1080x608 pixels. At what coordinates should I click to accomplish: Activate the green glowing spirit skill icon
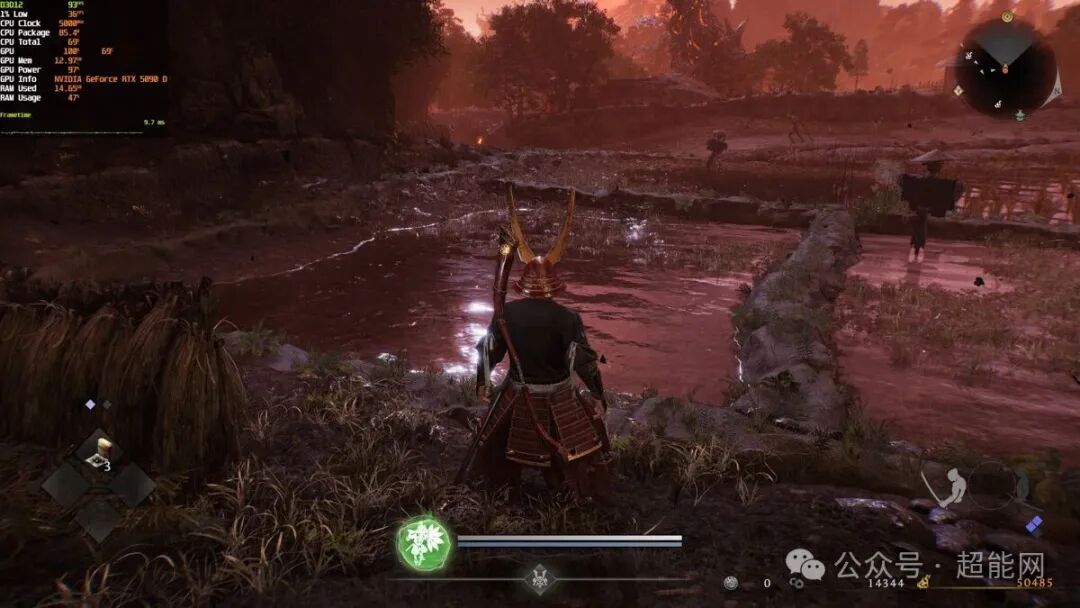point(423,542)
